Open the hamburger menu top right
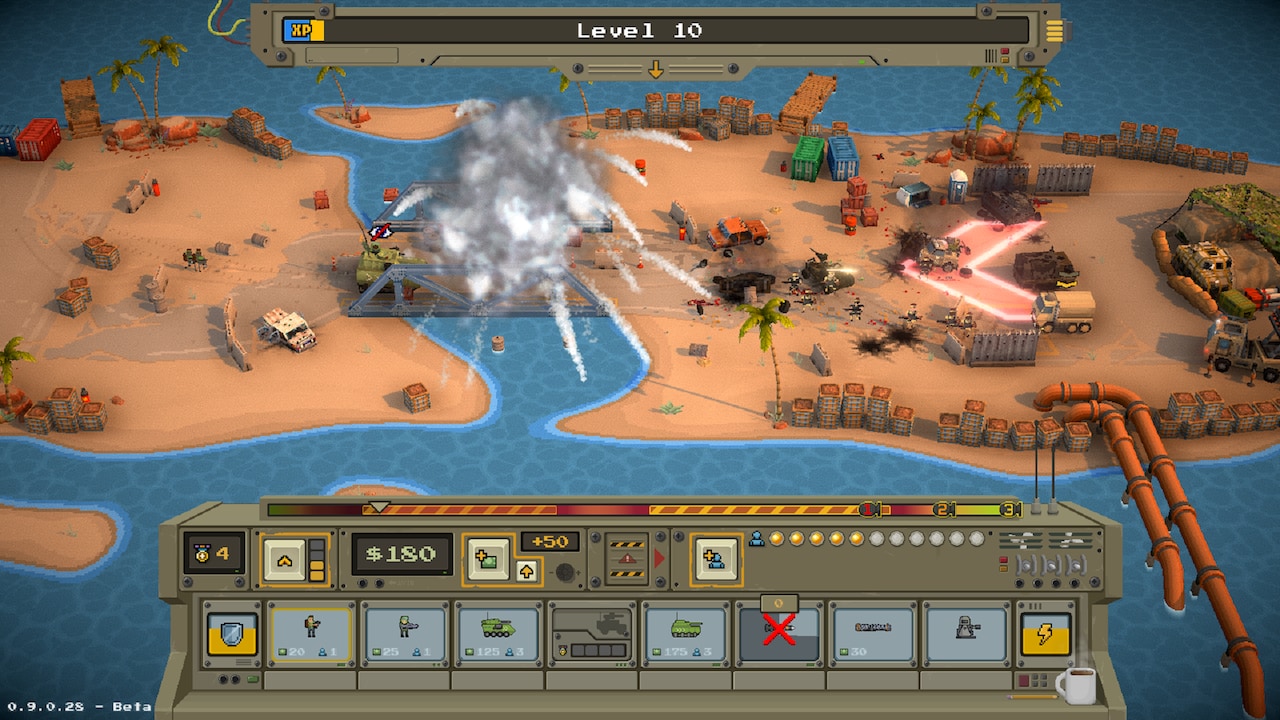This screenshot has height=720, width=1280. (1054, 30)
